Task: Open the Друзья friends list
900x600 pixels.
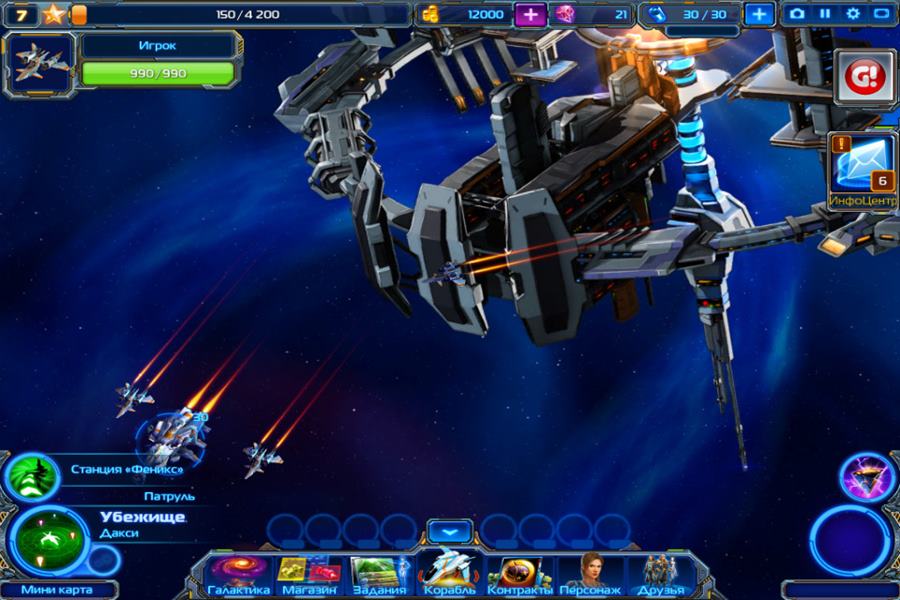Action: point(660,575)
